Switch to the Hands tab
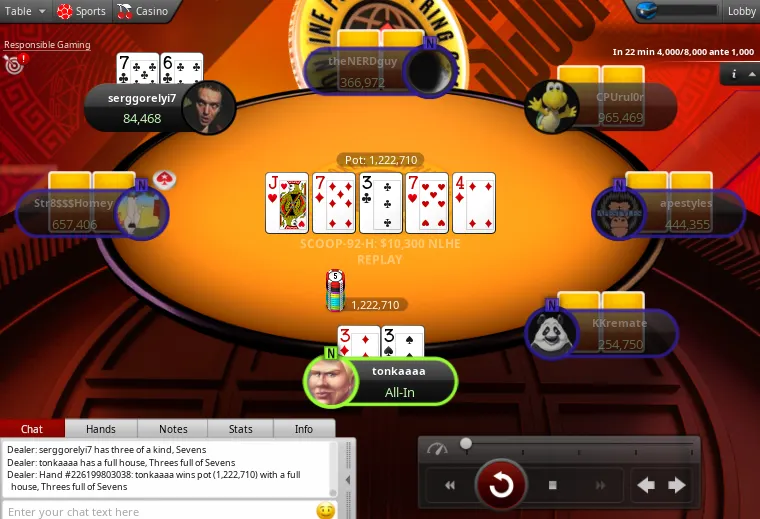The height and width of the screenshot is (519, 760). click(100, 429)
